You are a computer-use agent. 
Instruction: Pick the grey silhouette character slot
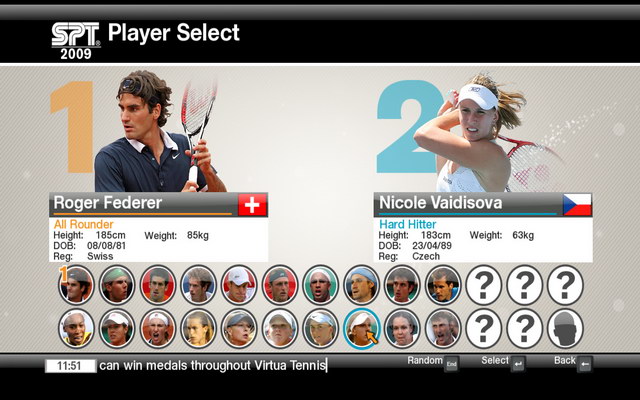point(565,327)
